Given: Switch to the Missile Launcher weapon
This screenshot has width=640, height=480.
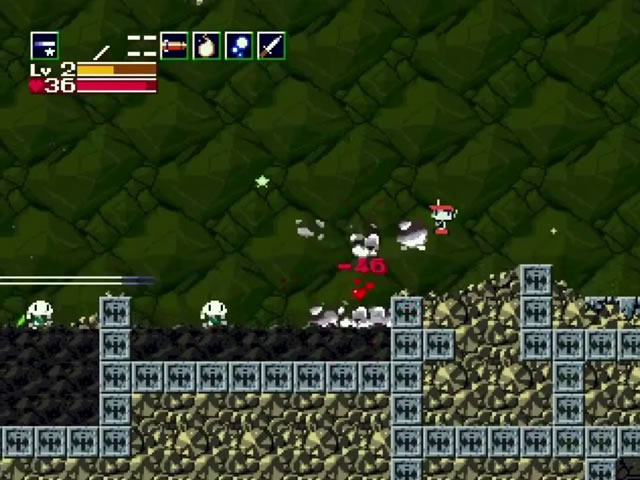Looking at the screenshot, I should click(x=174, y=45).
